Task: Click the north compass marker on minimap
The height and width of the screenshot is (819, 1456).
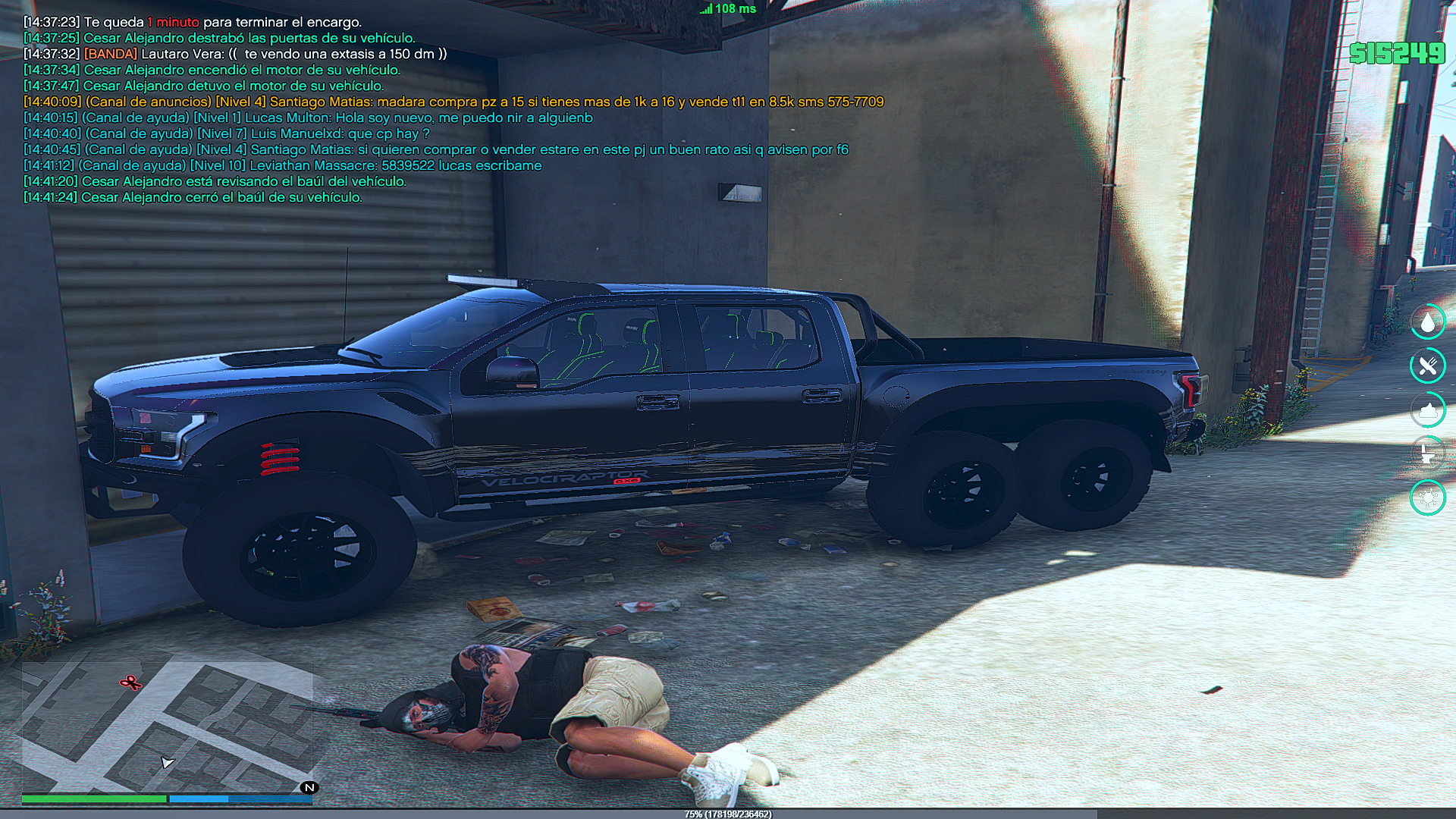Action: tap(309, 787)
